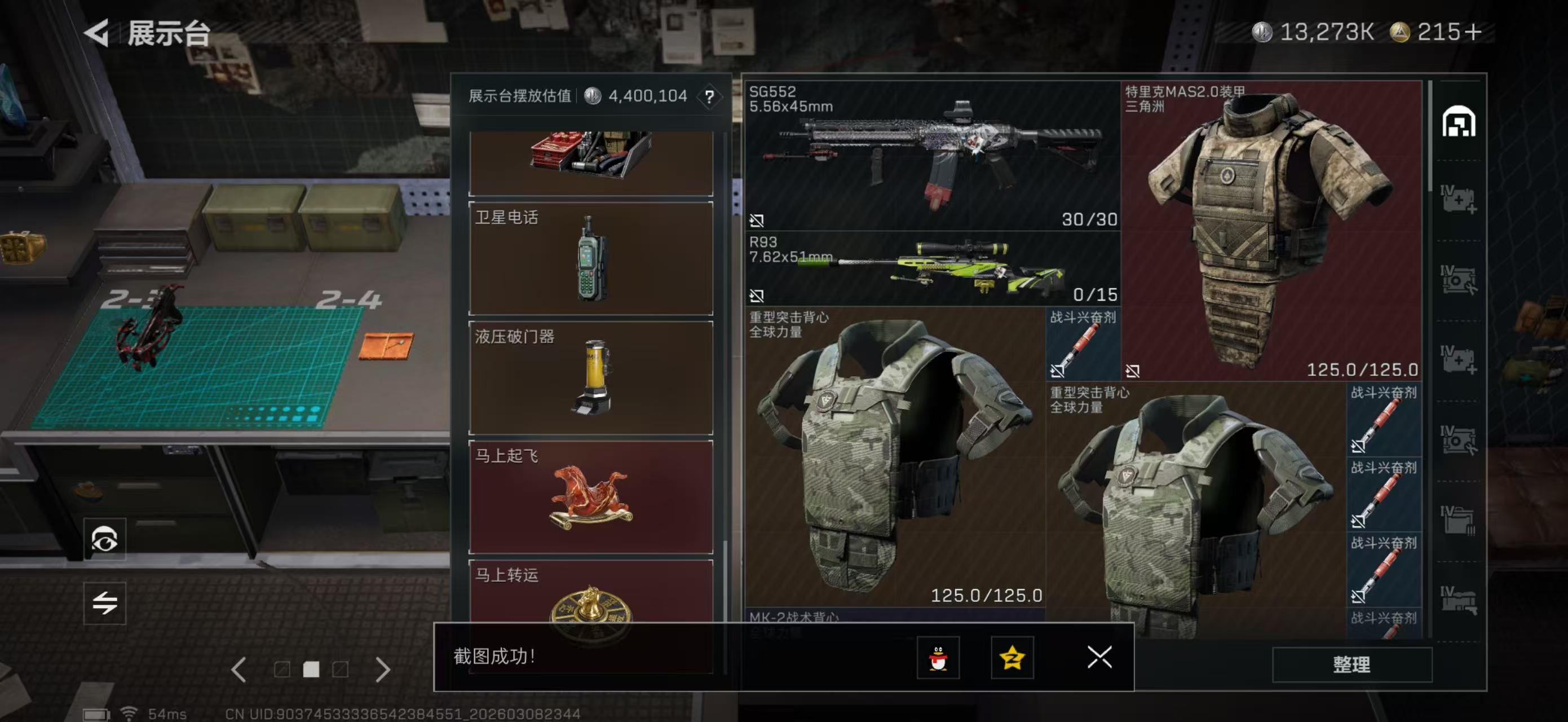Screen dimensions: 1568x722
Task: Select the R93 sniper rifle slot
Action: tap(933, 268)
